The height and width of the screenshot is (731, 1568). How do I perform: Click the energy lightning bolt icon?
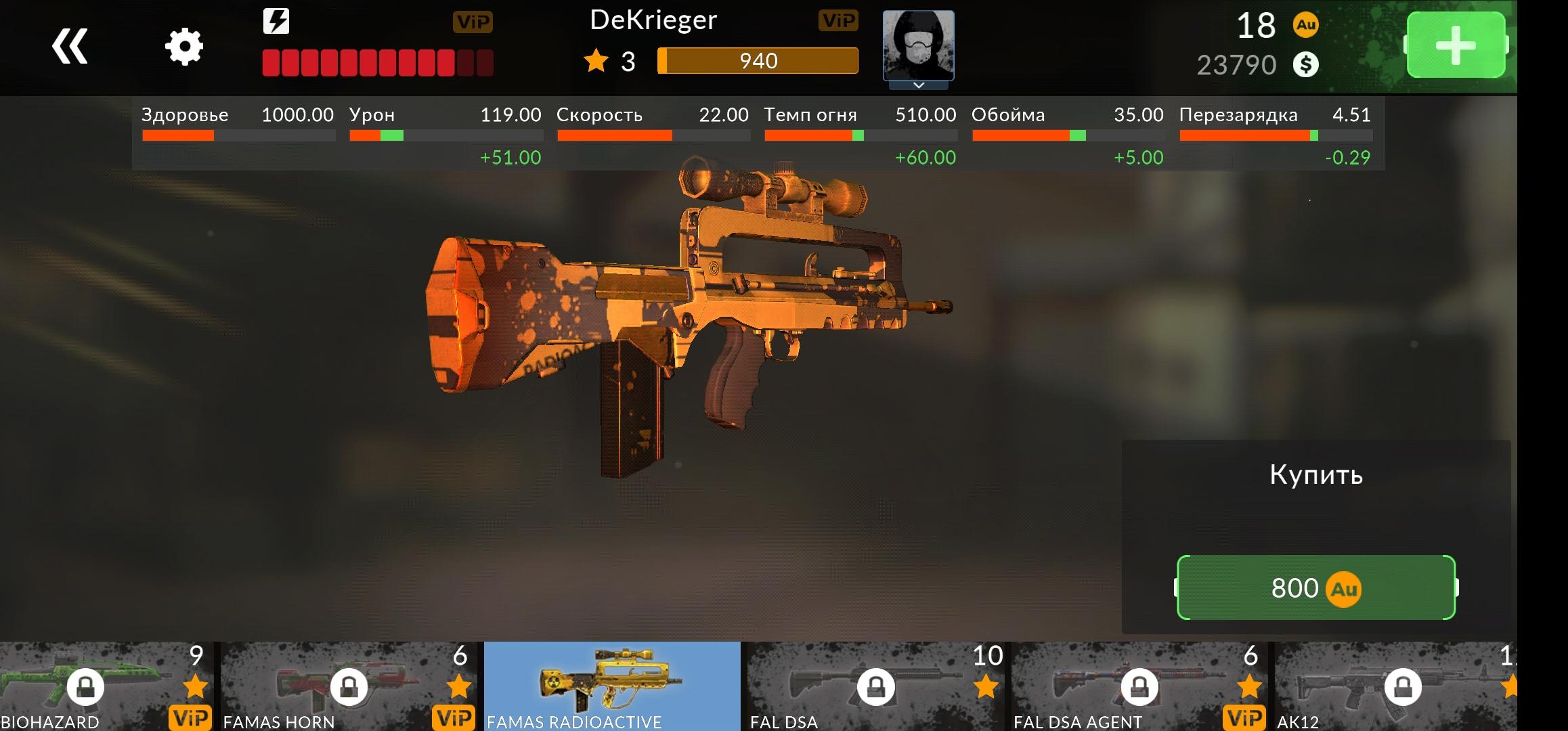click(276, 22)
